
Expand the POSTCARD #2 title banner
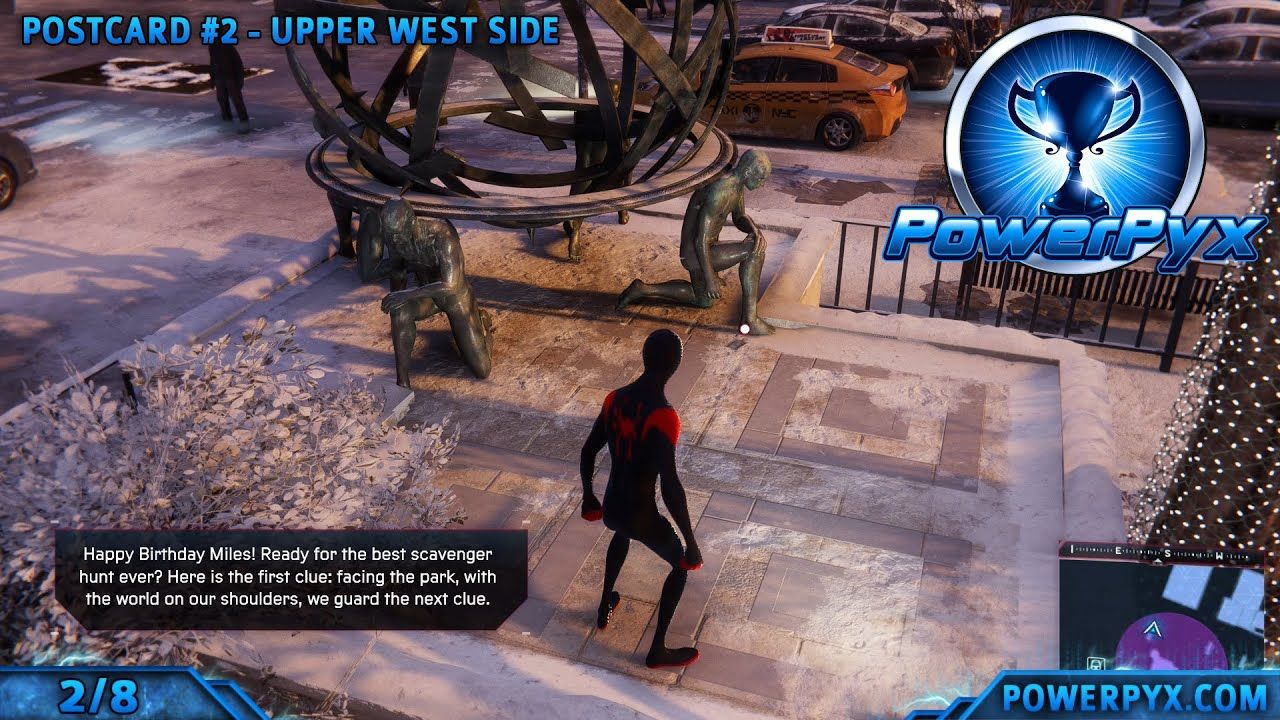click(130, 30)
